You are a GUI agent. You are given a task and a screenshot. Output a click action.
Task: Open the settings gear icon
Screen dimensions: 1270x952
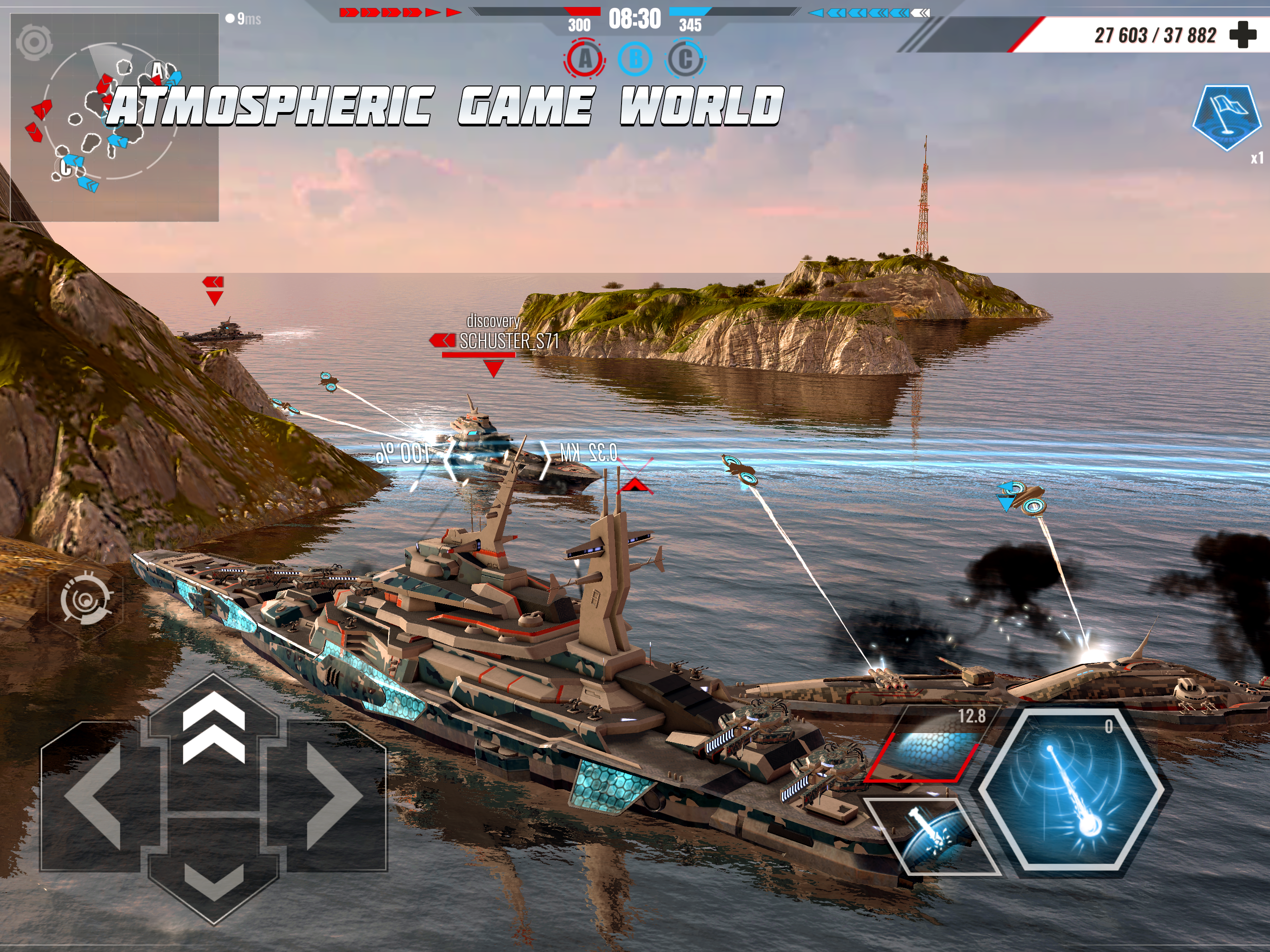click(x=34, y=41)
